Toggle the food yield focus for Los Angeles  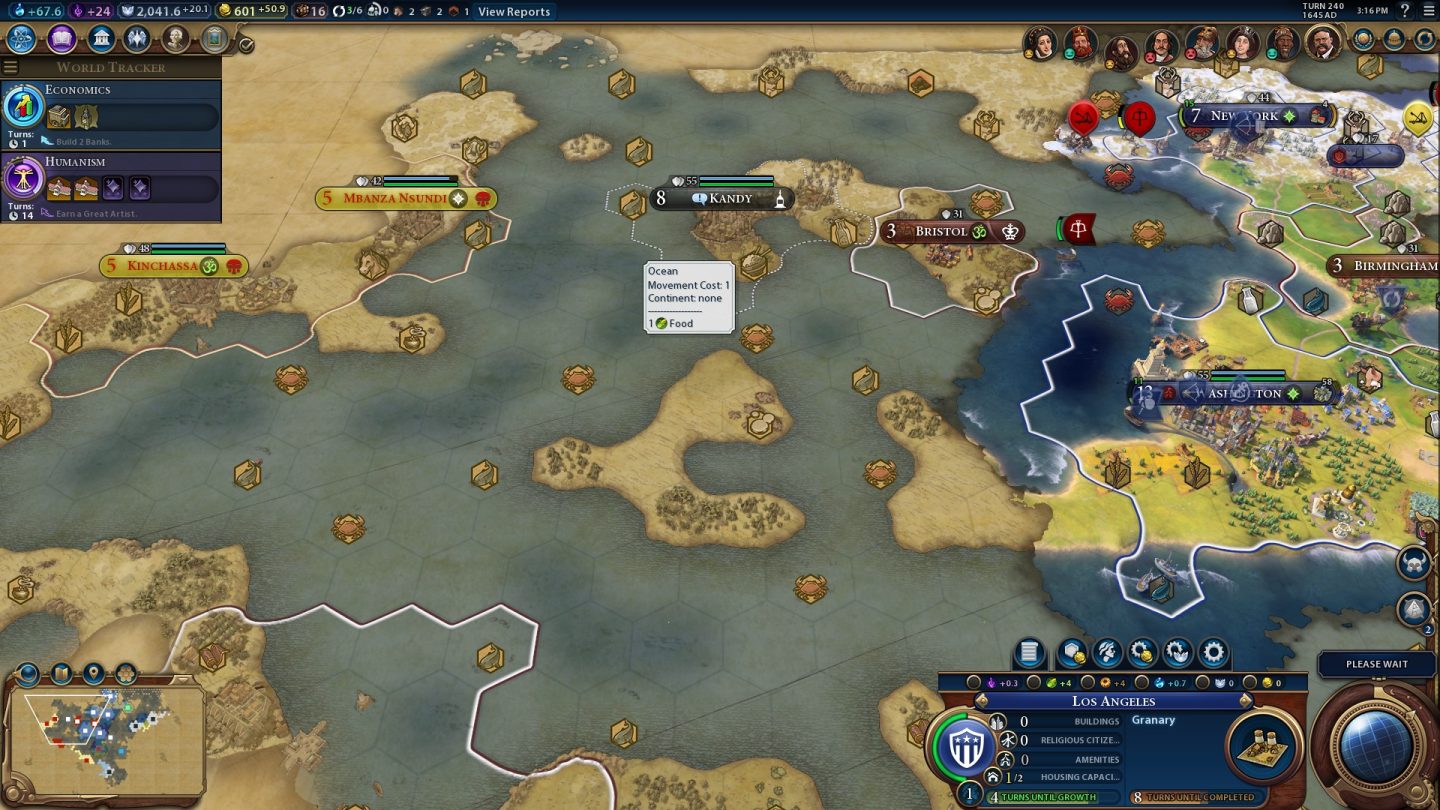[1032, 683]
